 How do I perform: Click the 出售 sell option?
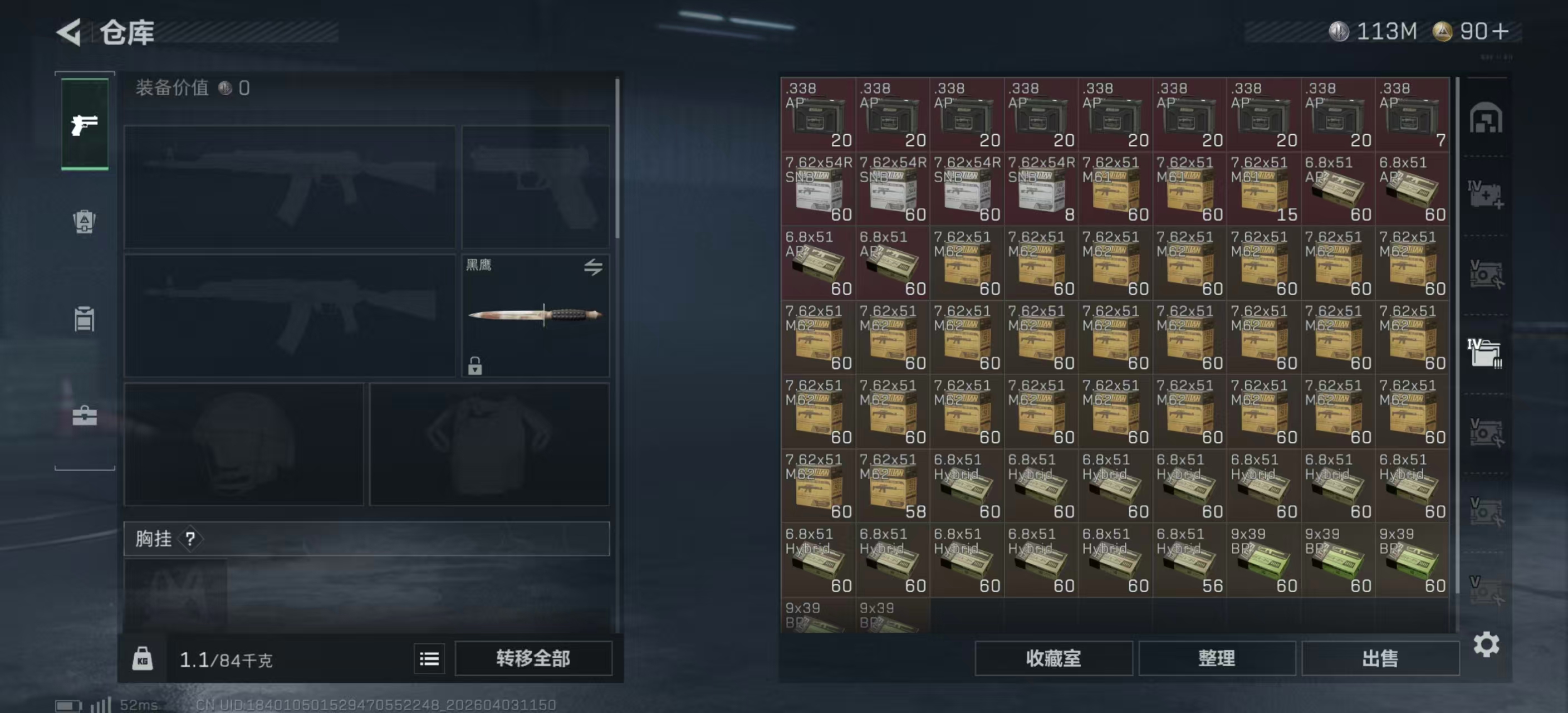click(x=1380, y=658)
